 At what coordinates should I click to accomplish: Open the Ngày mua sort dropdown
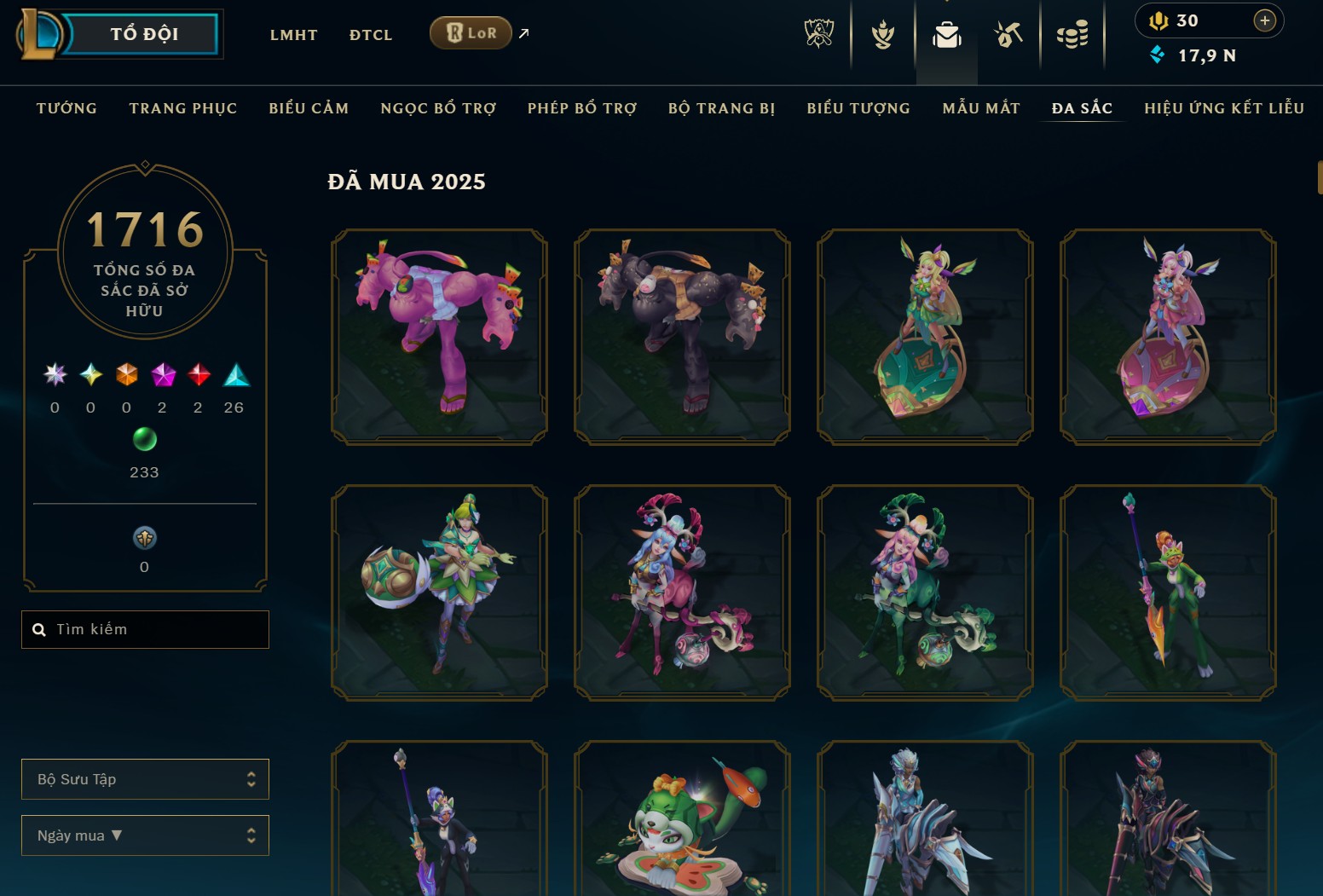click(145, 835)
